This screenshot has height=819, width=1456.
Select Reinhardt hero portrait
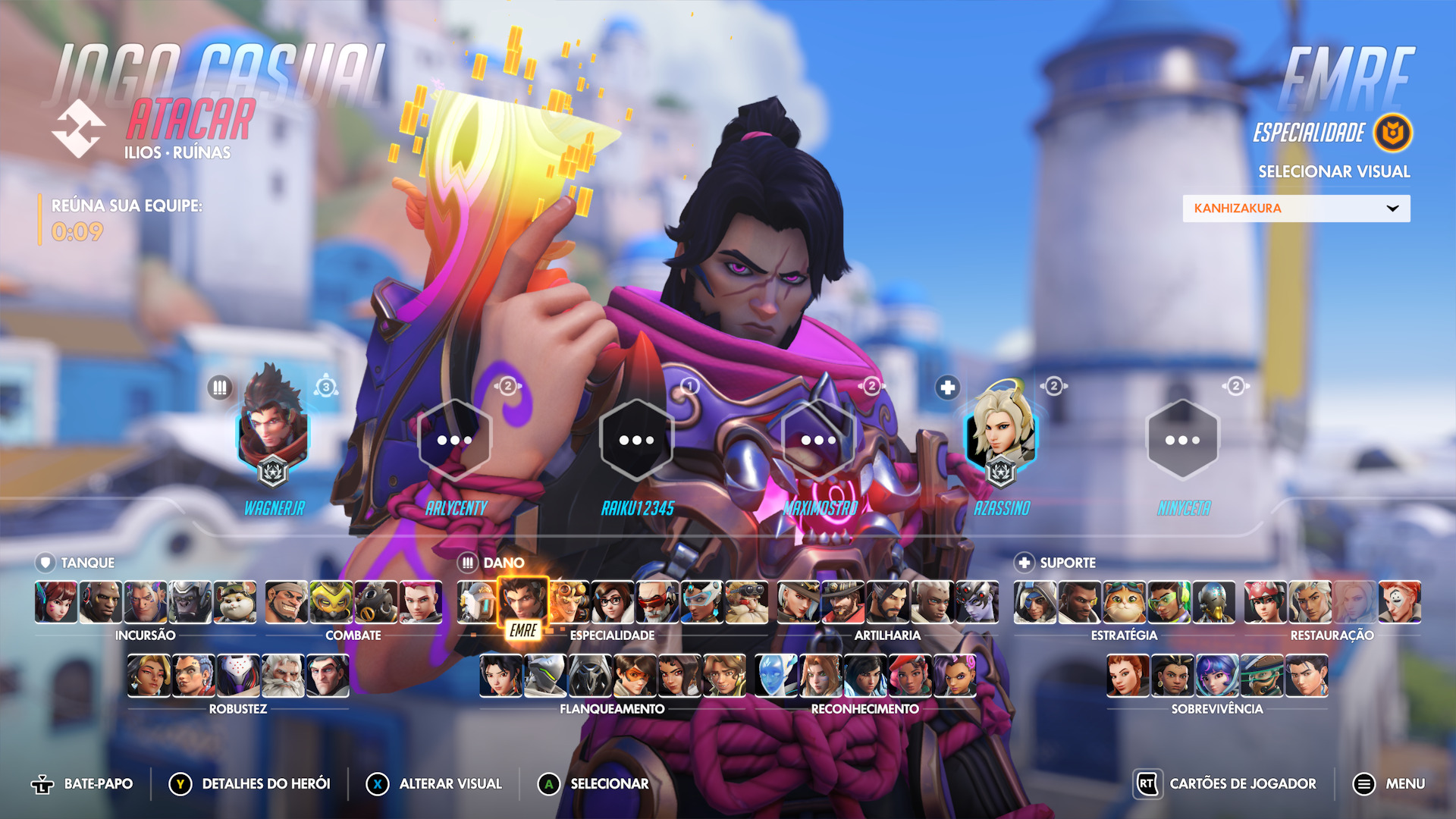[283, 676]
